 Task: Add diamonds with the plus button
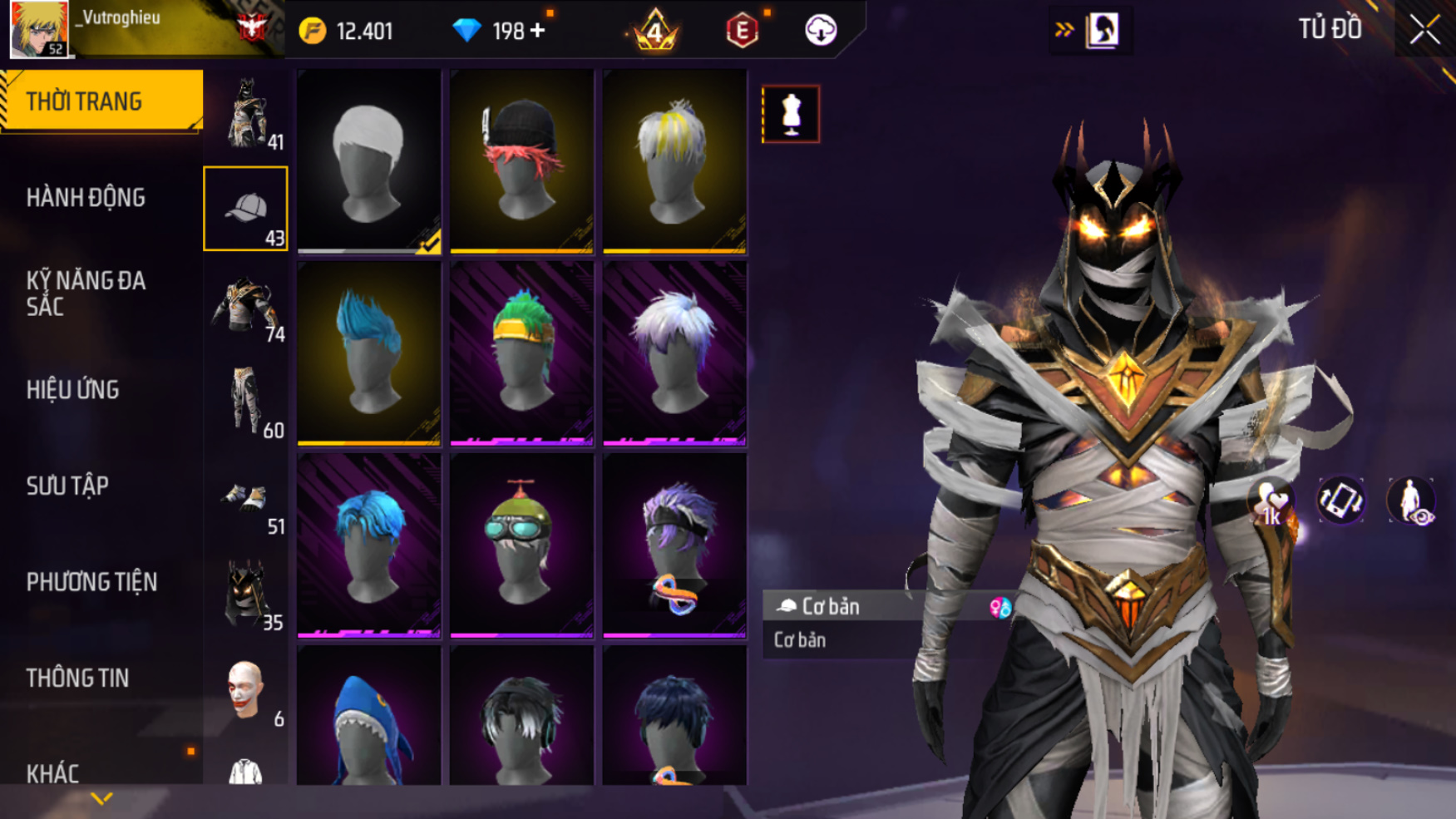click(x=538, y=31)
